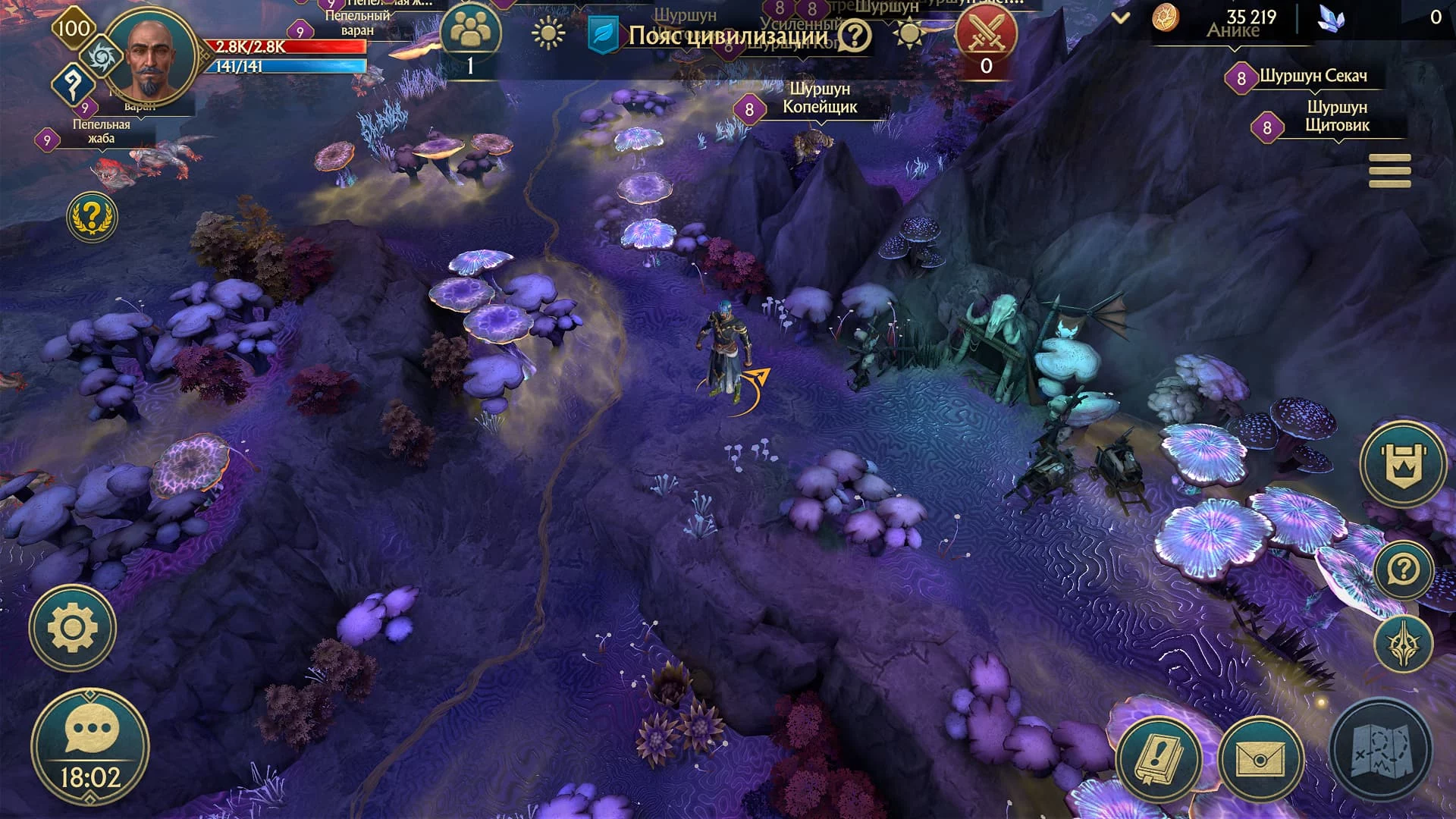This screenshot has height=819, width=1456.
Task: Click the blue leaf zone shield icon
Action: pyautogui.click(x=603, y=35)
